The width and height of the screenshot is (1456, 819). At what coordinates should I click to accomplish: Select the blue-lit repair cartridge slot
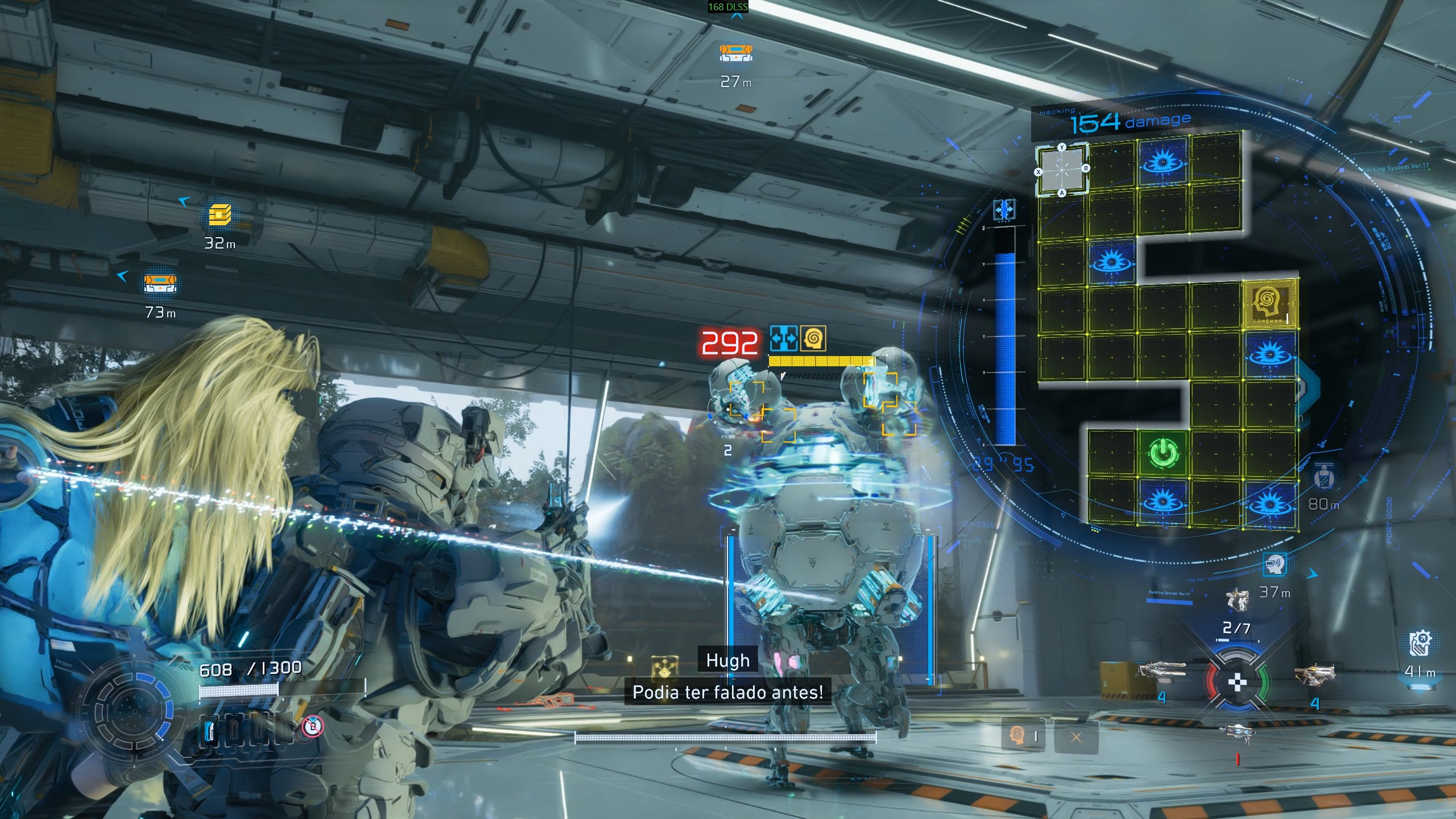click(210, 730)
